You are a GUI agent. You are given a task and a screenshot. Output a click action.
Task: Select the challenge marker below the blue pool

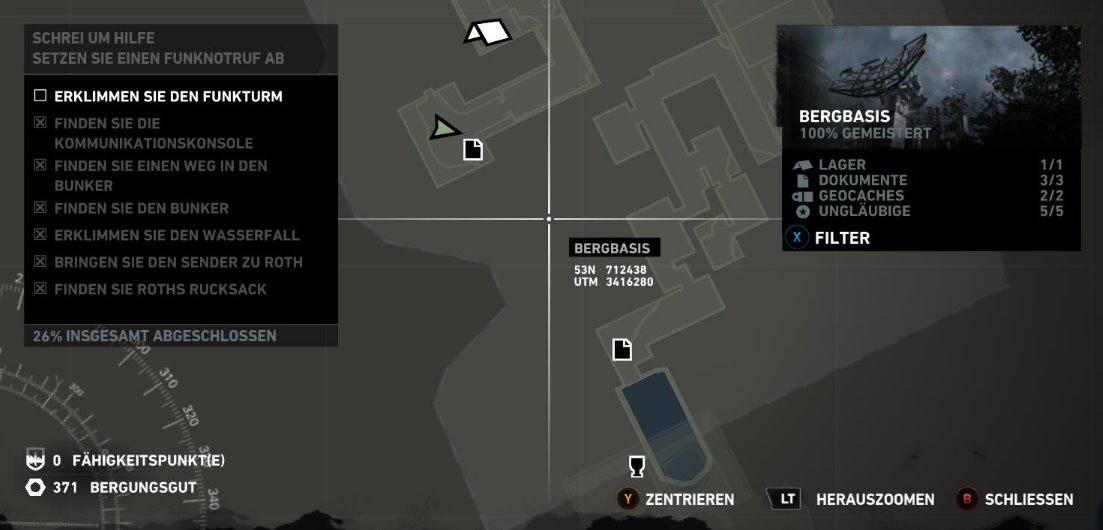point(635,467)
